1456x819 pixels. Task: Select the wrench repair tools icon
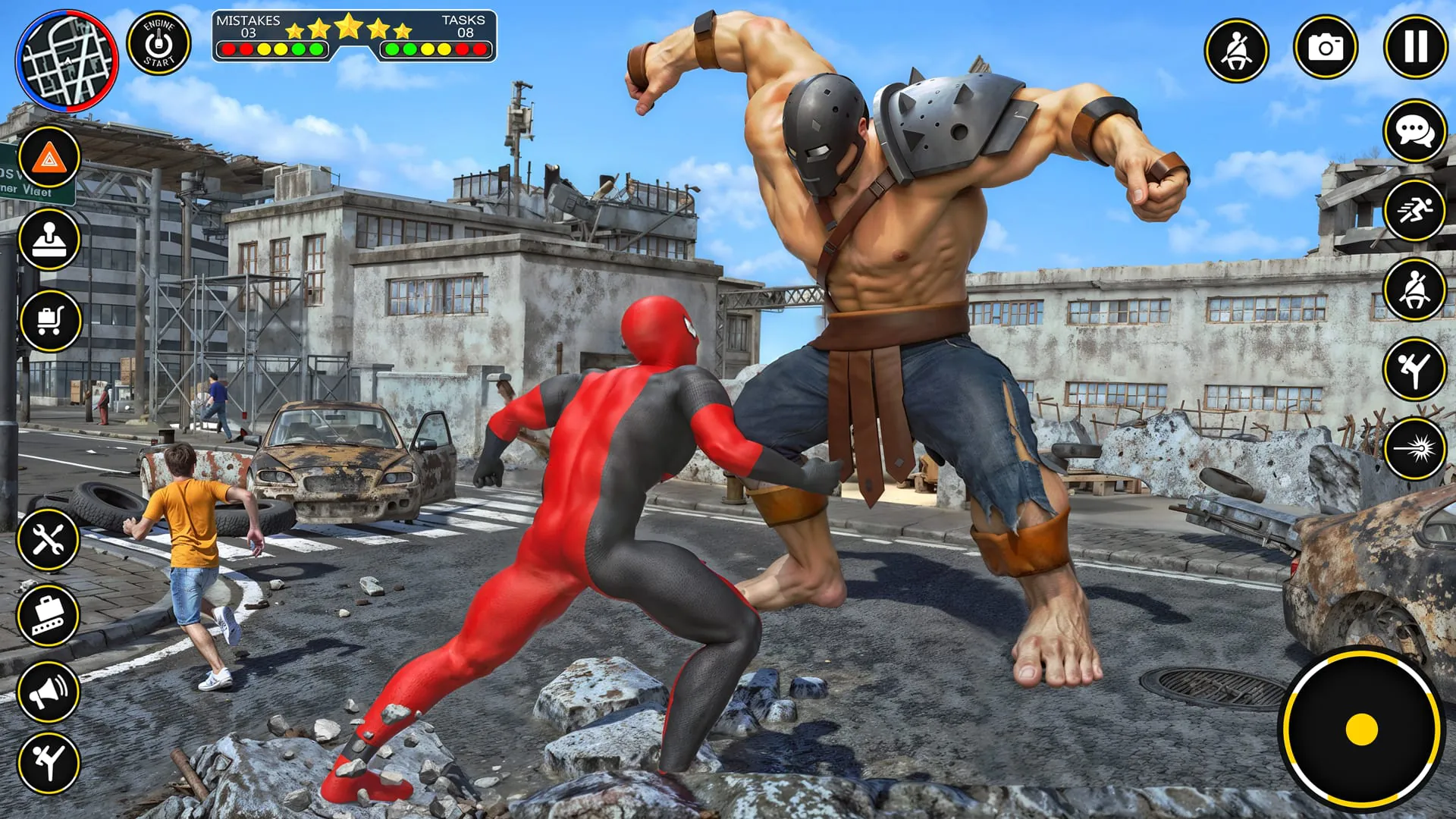tap(50, 540)
